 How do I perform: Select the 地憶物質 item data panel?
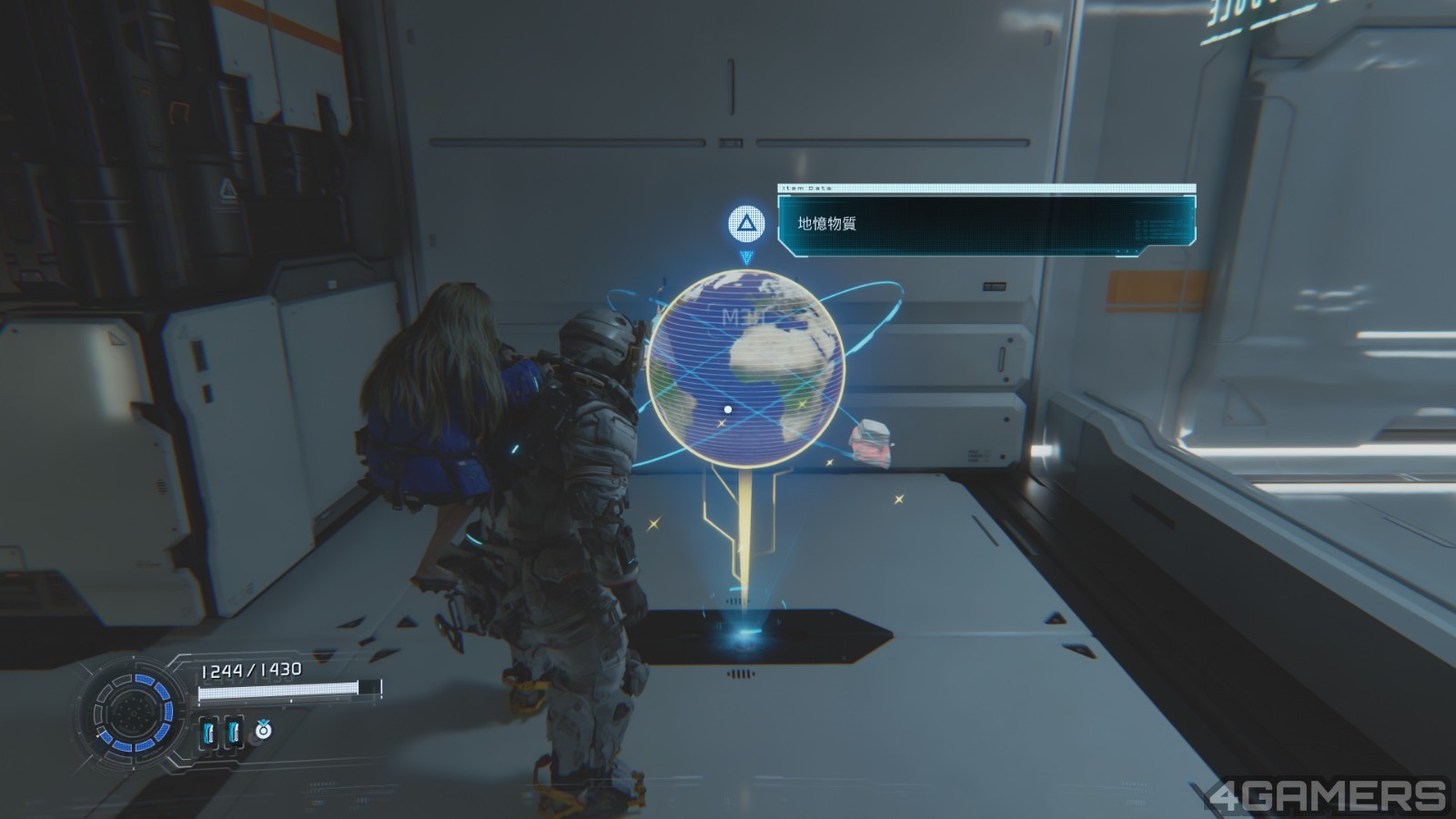pos(986,223)
